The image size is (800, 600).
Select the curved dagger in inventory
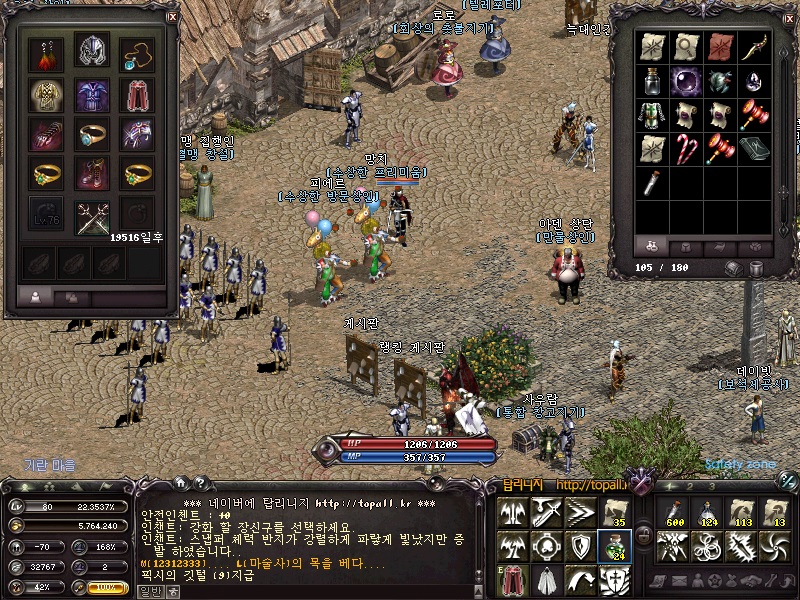754,47
